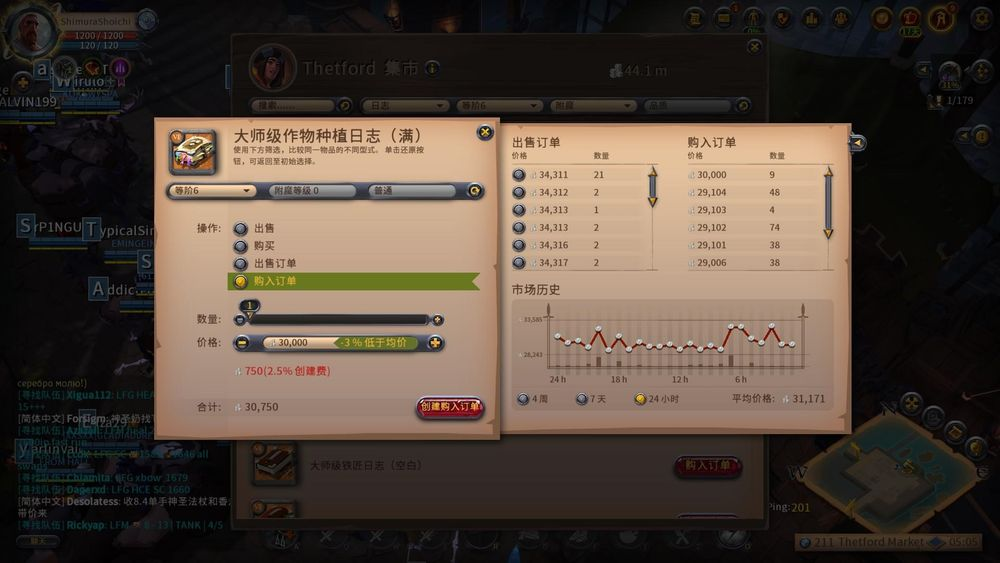The height and width of the screenshot is (563, 1000).
Task: Click the 创建购入订单 confirm button
Action: point(450,407)
